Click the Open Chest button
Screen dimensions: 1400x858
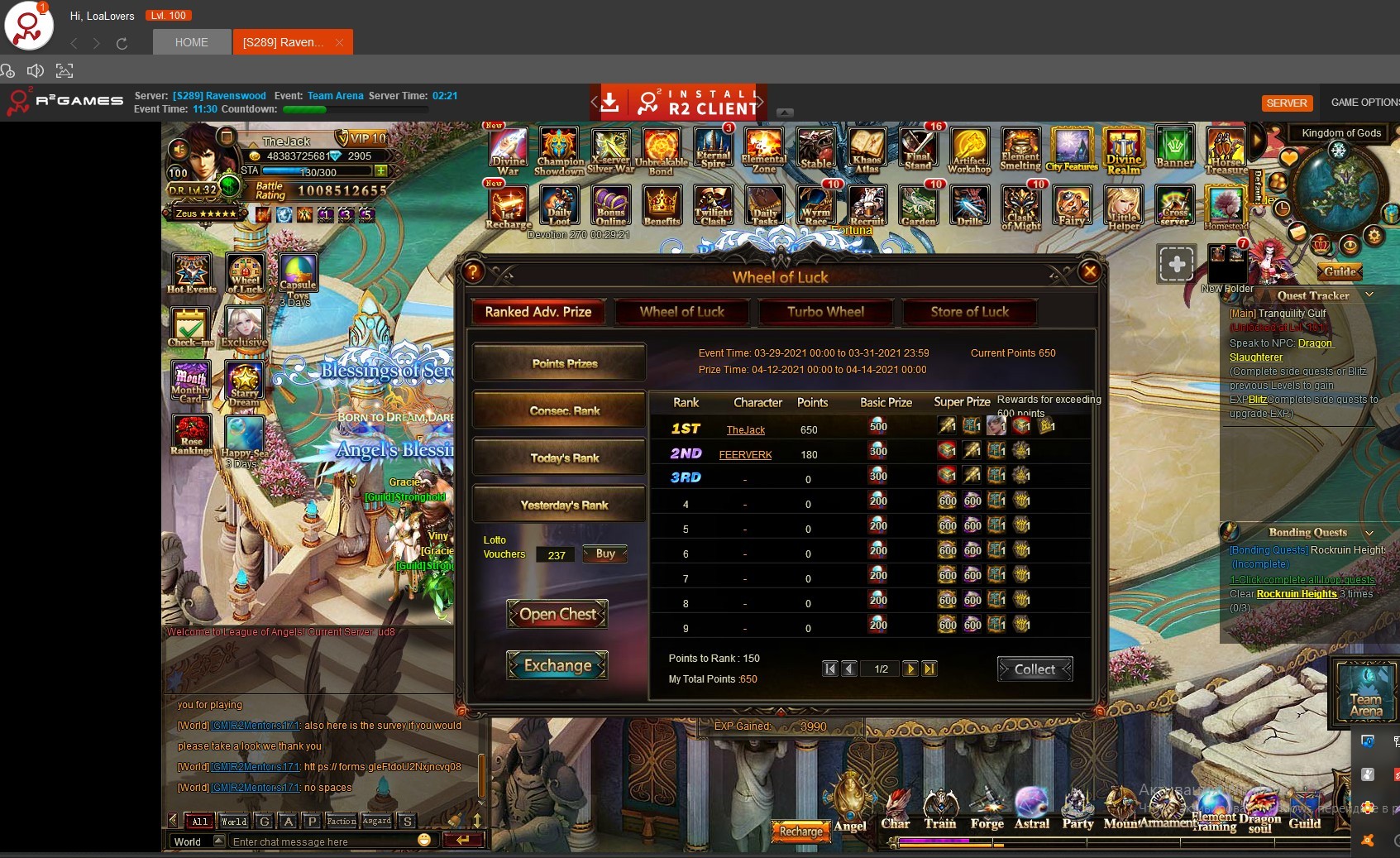click(x=557, y=614)
